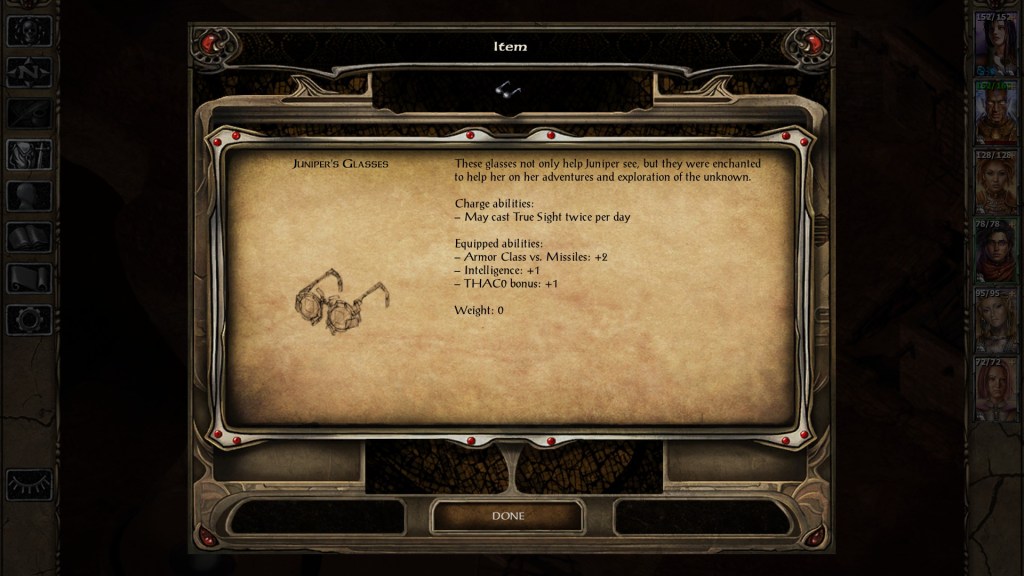The width and height of the screenshot is (1024, 576).
Task: Show the character record silhouette icon
Action: 29,196
